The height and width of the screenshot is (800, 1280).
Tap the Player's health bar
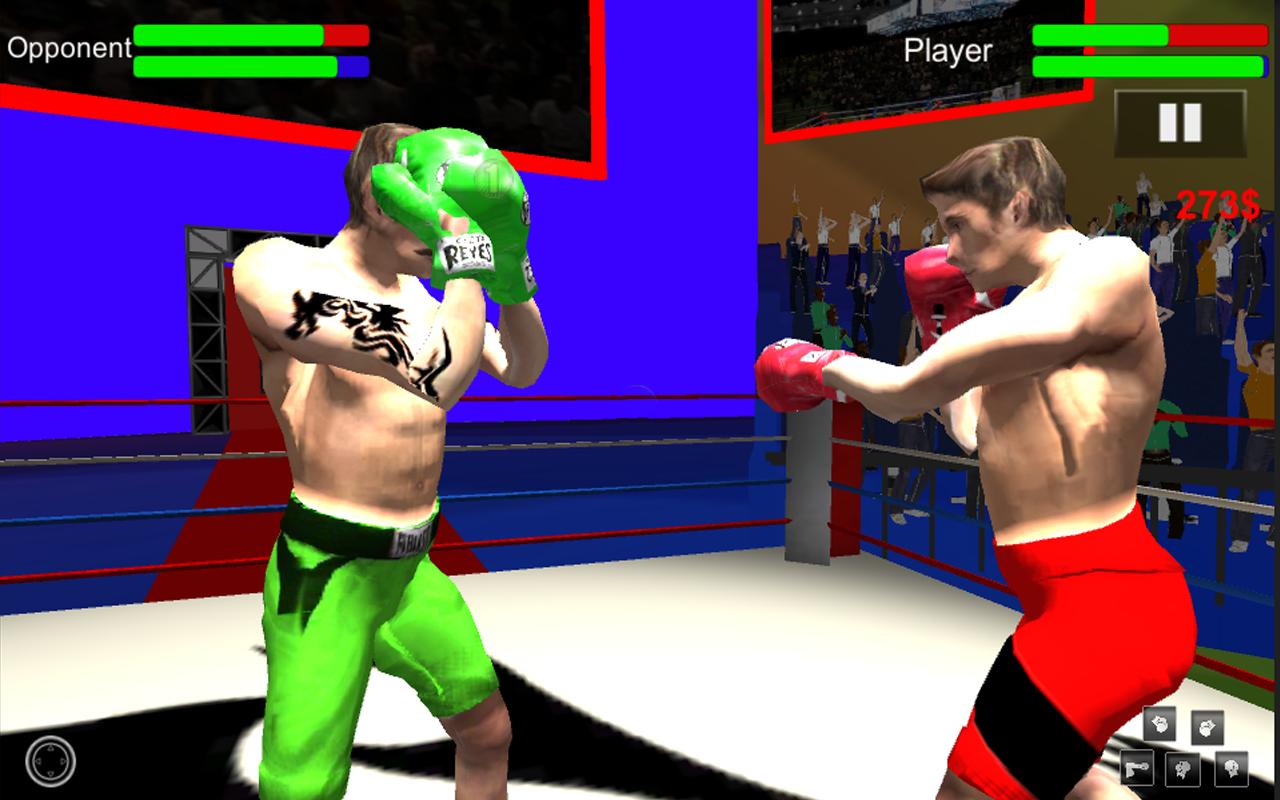(1146, 35)
